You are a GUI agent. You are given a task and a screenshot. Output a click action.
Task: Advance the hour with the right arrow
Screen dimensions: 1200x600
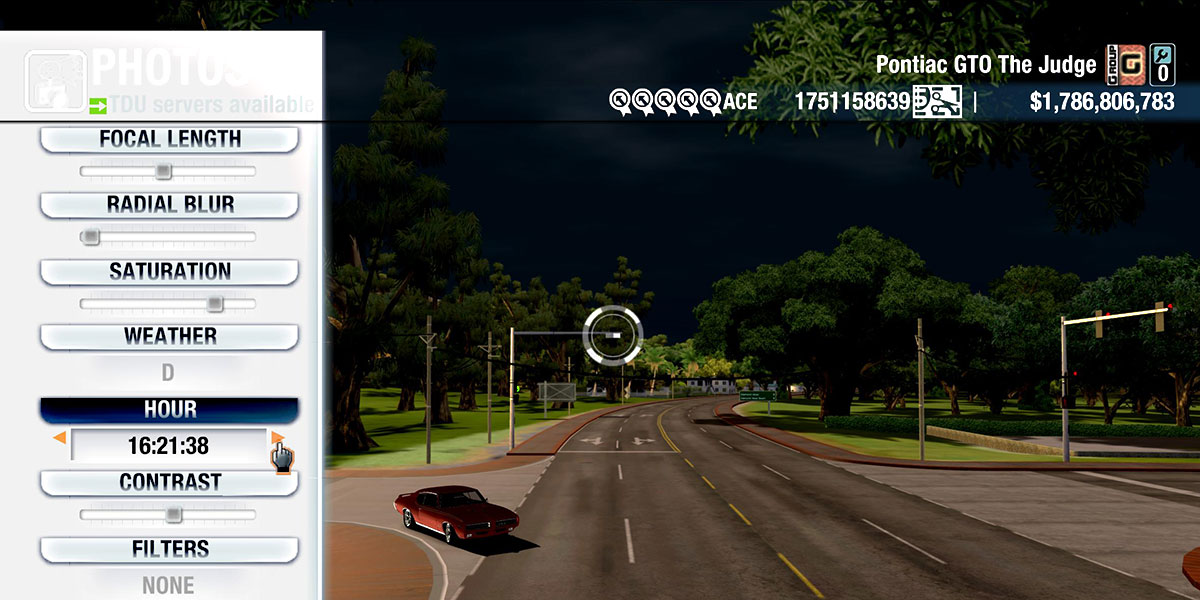277,438
